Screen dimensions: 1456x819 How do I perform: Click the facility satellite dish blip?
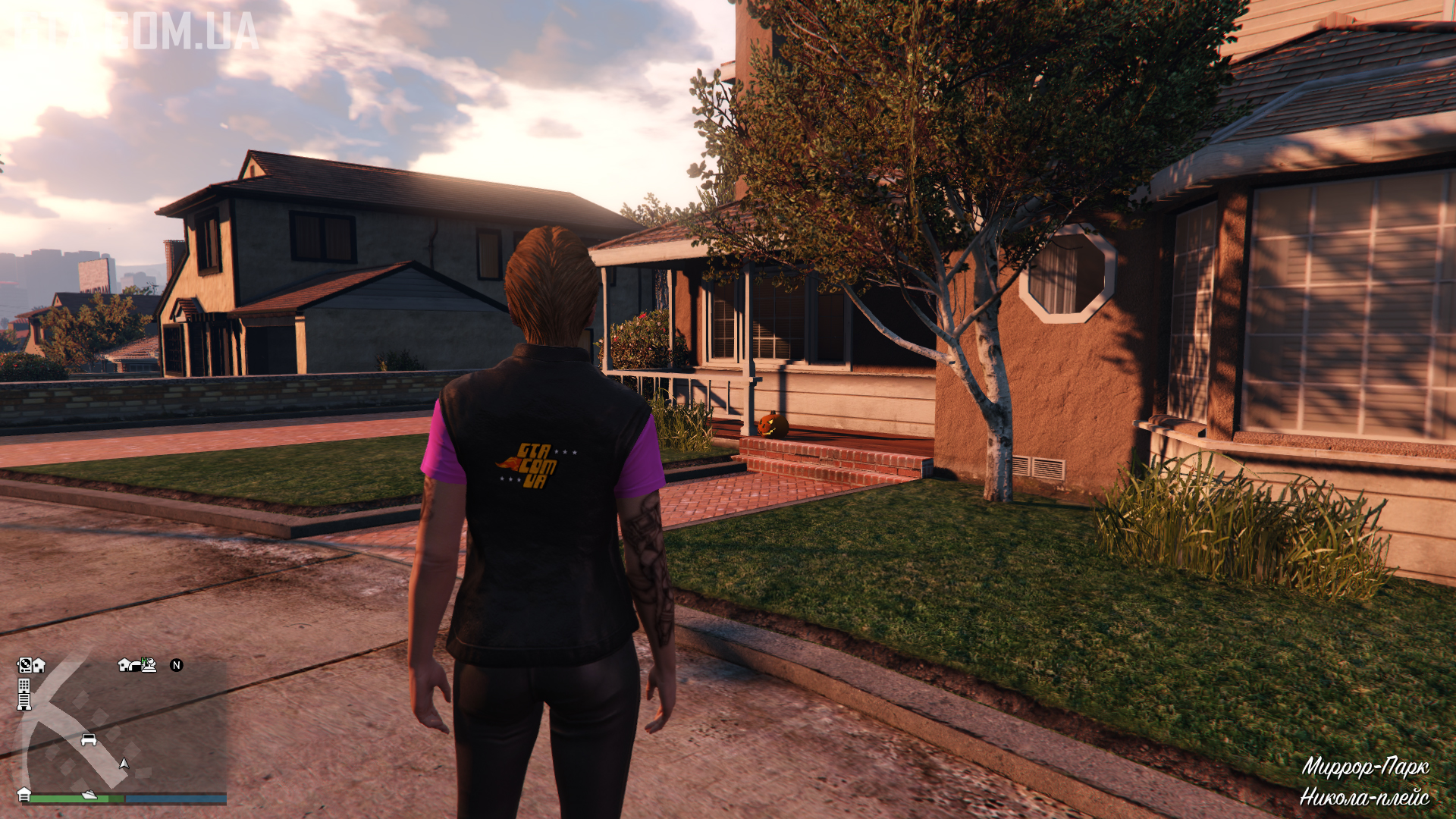pos(148,665)
